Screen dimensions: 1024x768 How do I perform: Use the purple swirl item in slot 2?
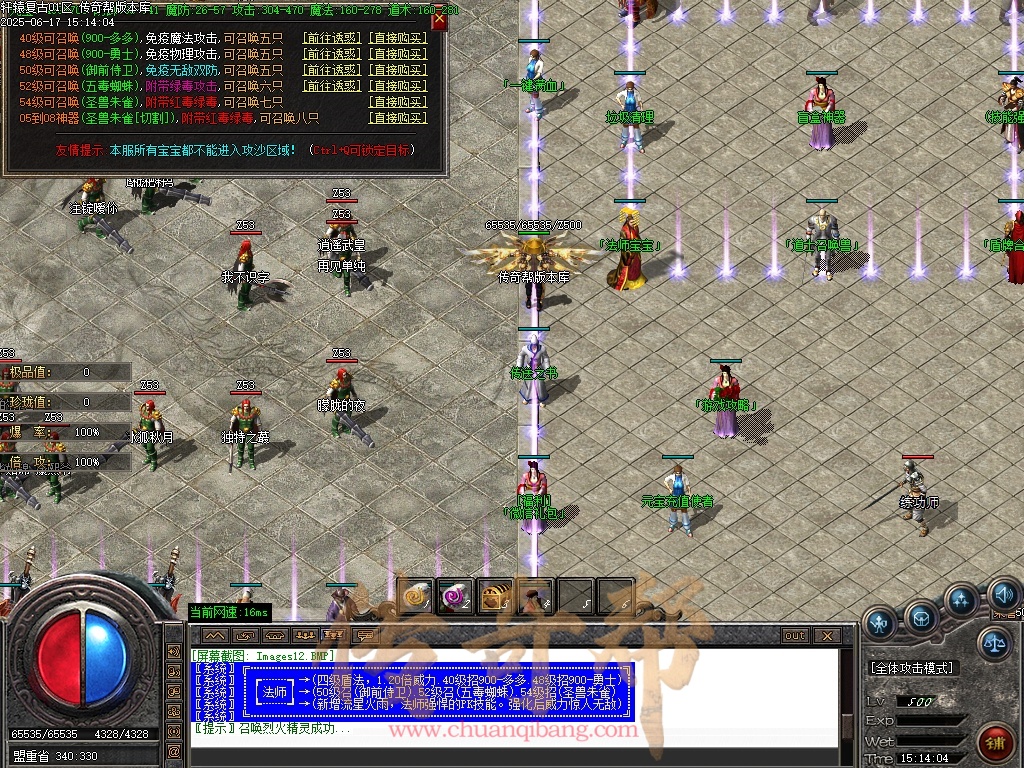click(x=455, y=597)
